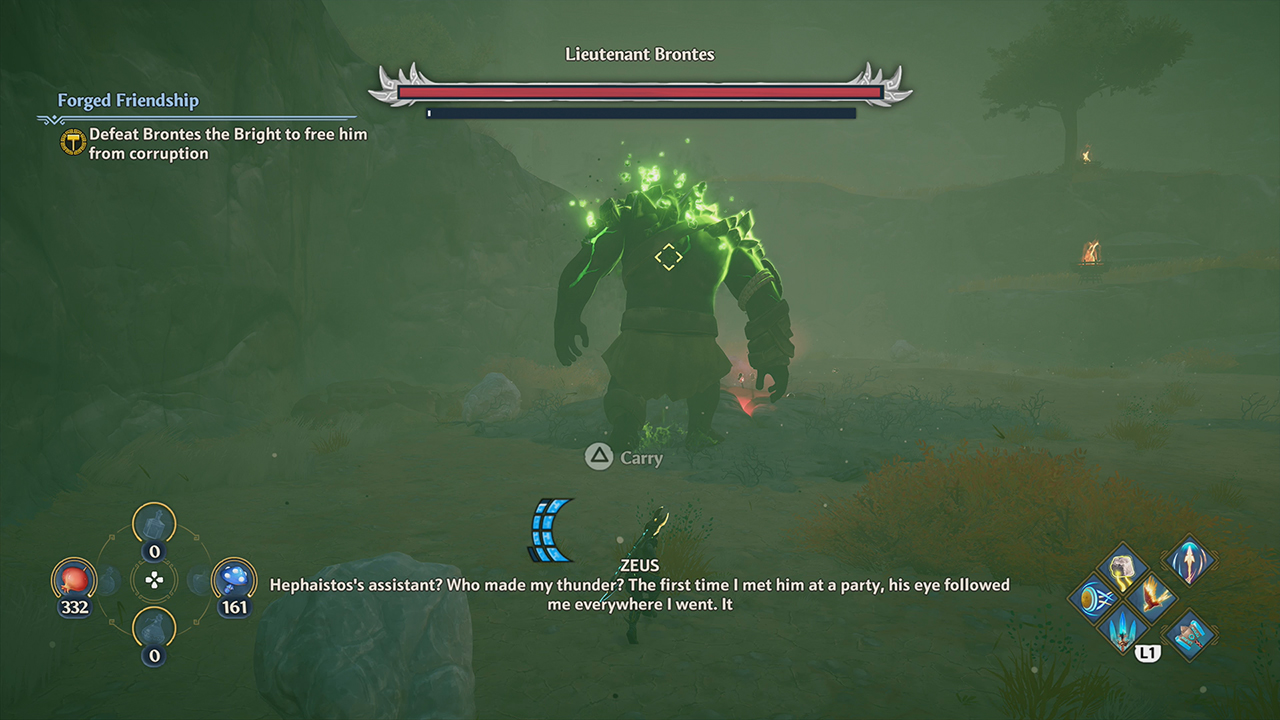Image resolution: width=1280 pixels, height=720 pixels.
Task: Select the d-pad indicator in the consumable wheel
Action: tap(155, 580)
